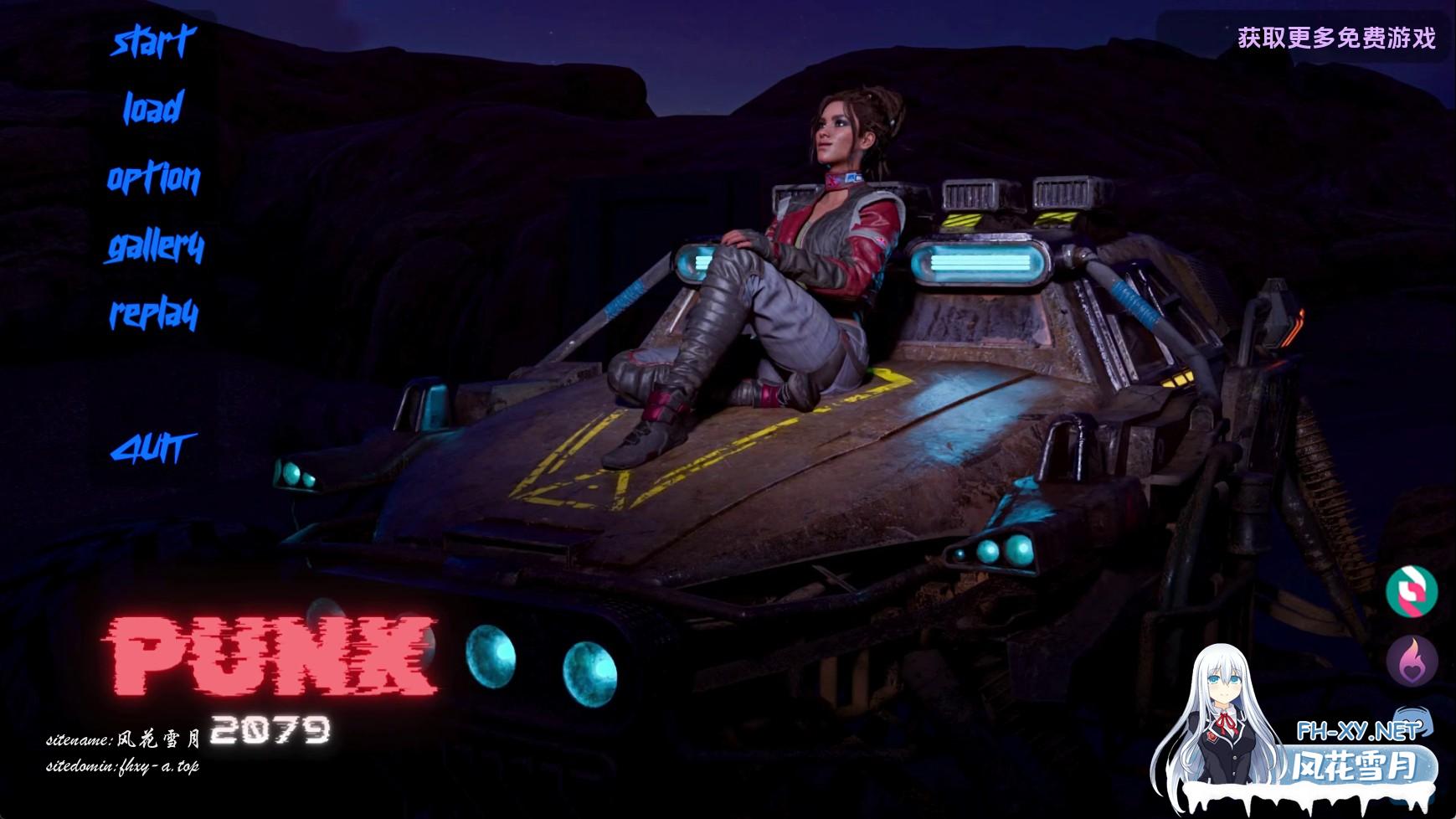View the gallery

(x=155, y=246)
